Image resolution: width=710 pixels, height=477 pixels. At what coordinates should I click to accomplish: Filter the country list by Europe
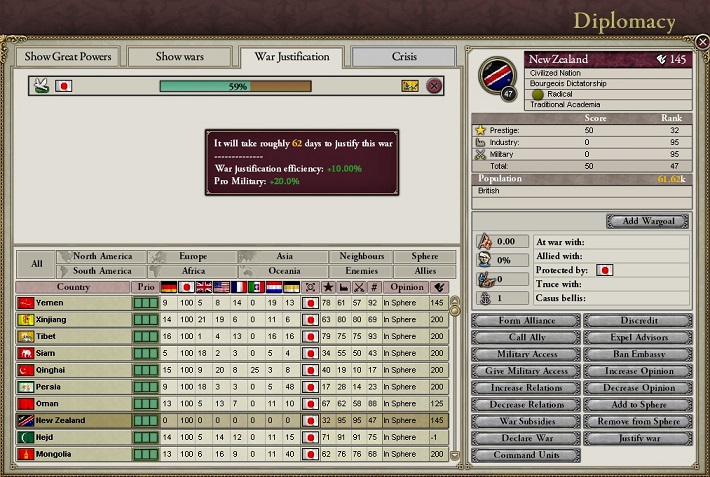click(193, 257)
